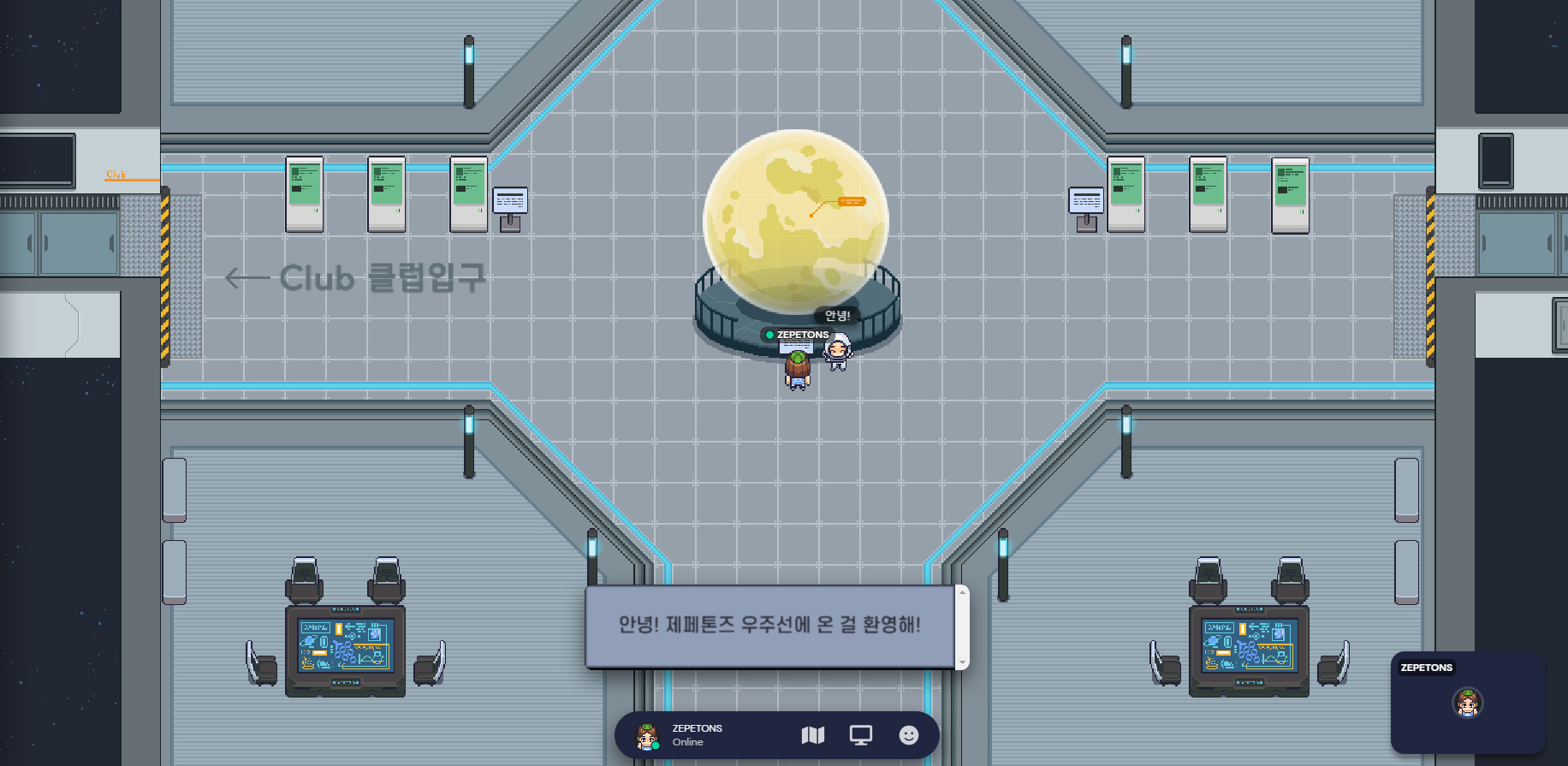Click the Korean welcome dialogue message box
This screenshot has width=1568, height=766.
pos(769,626)
